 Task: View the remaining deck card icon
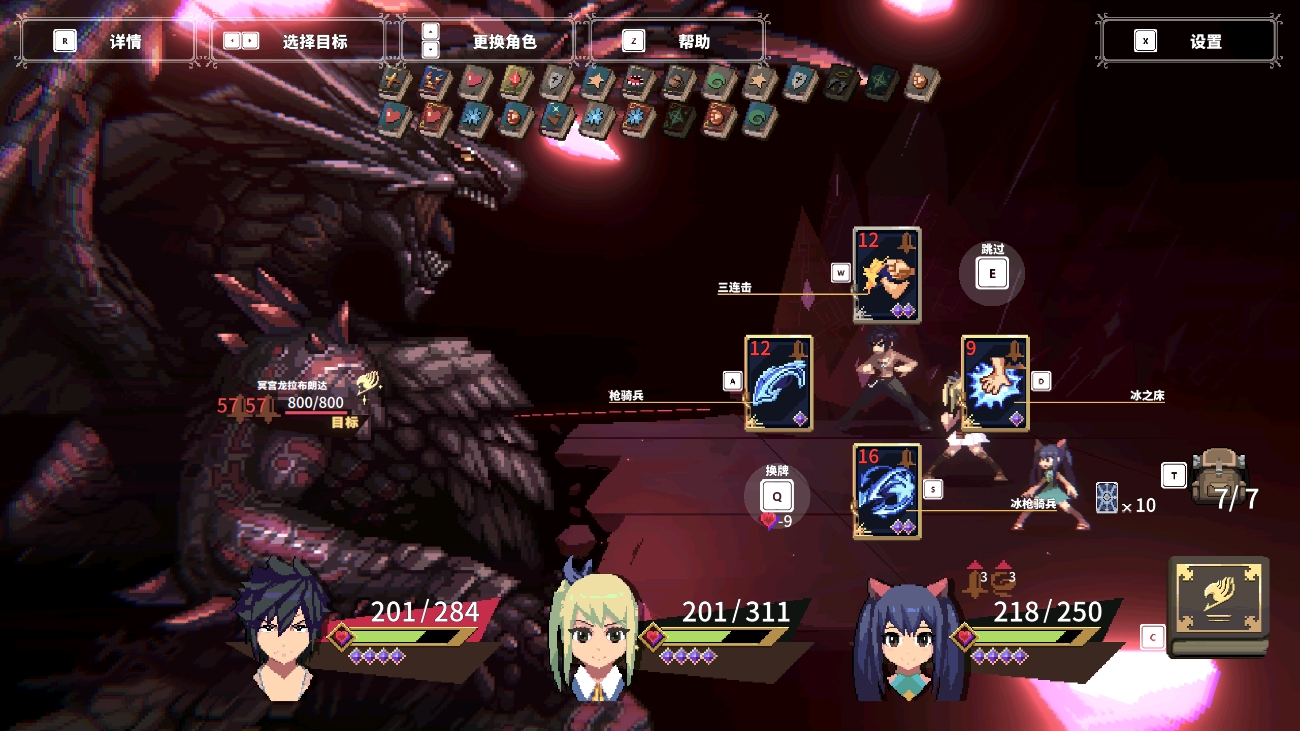click(1106, 497)
